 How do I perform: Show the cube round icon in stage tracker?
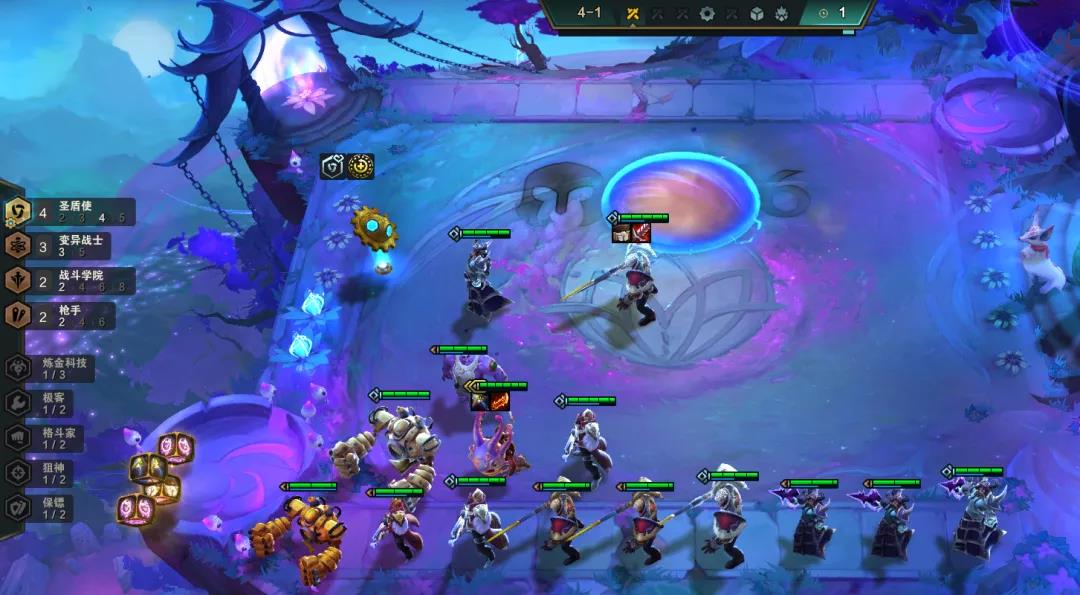757,14
